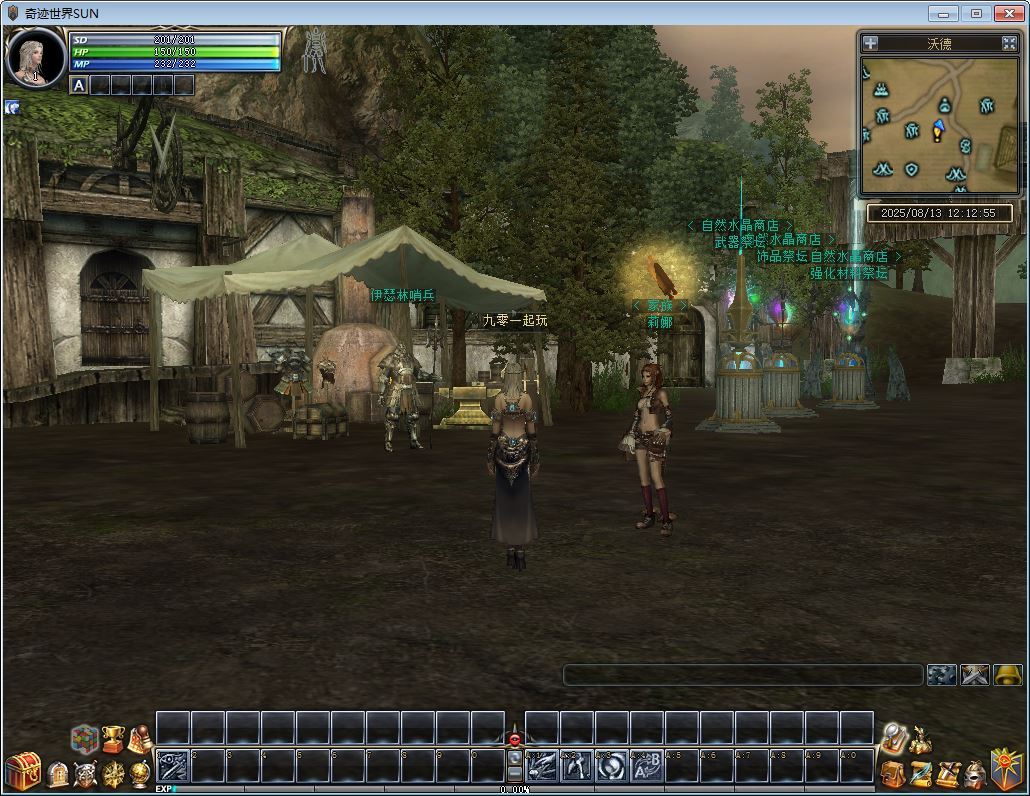1030x796 pixels.
Task: Click the crossed swords skull icon
Action: coord(86,773)
